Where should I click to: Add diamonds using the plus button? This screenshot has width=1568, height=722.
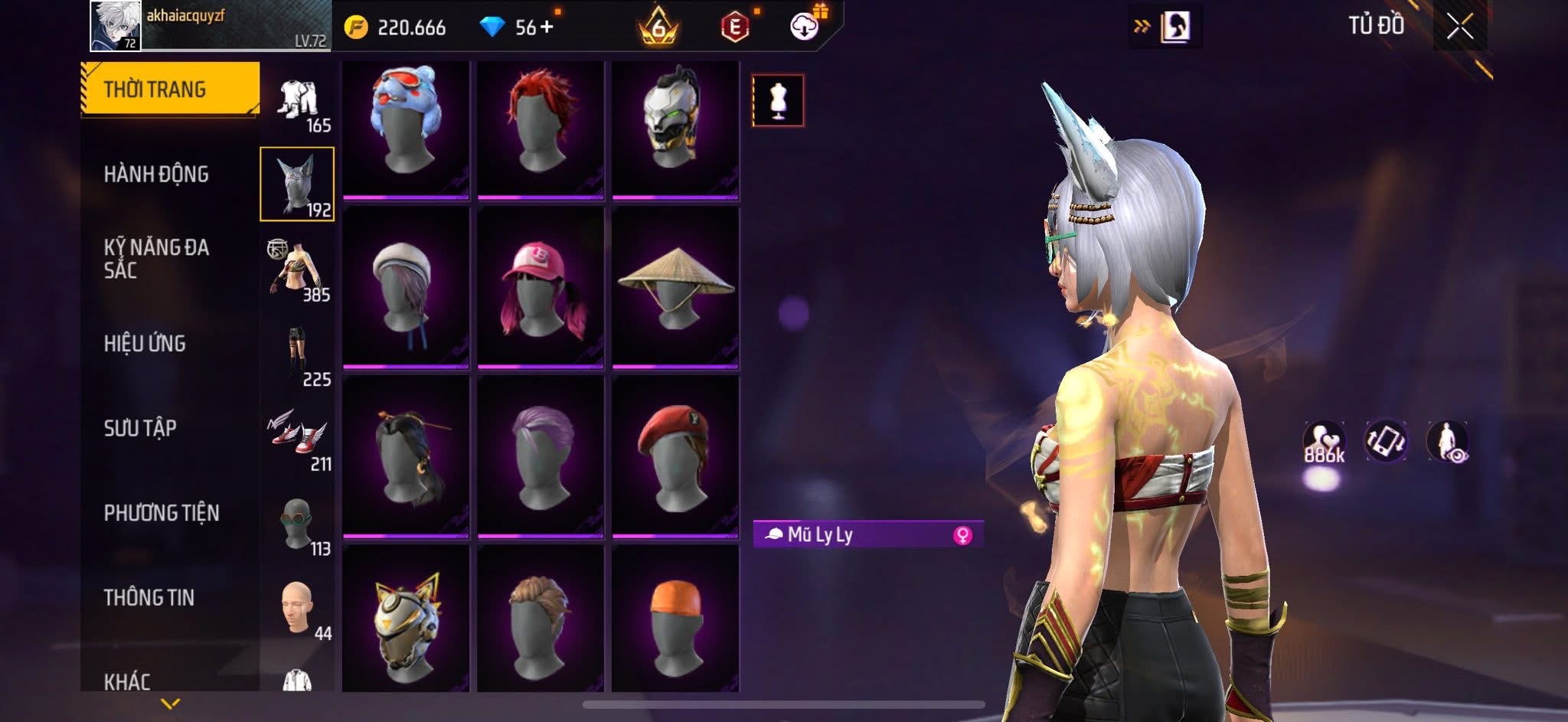click(547, 28)
